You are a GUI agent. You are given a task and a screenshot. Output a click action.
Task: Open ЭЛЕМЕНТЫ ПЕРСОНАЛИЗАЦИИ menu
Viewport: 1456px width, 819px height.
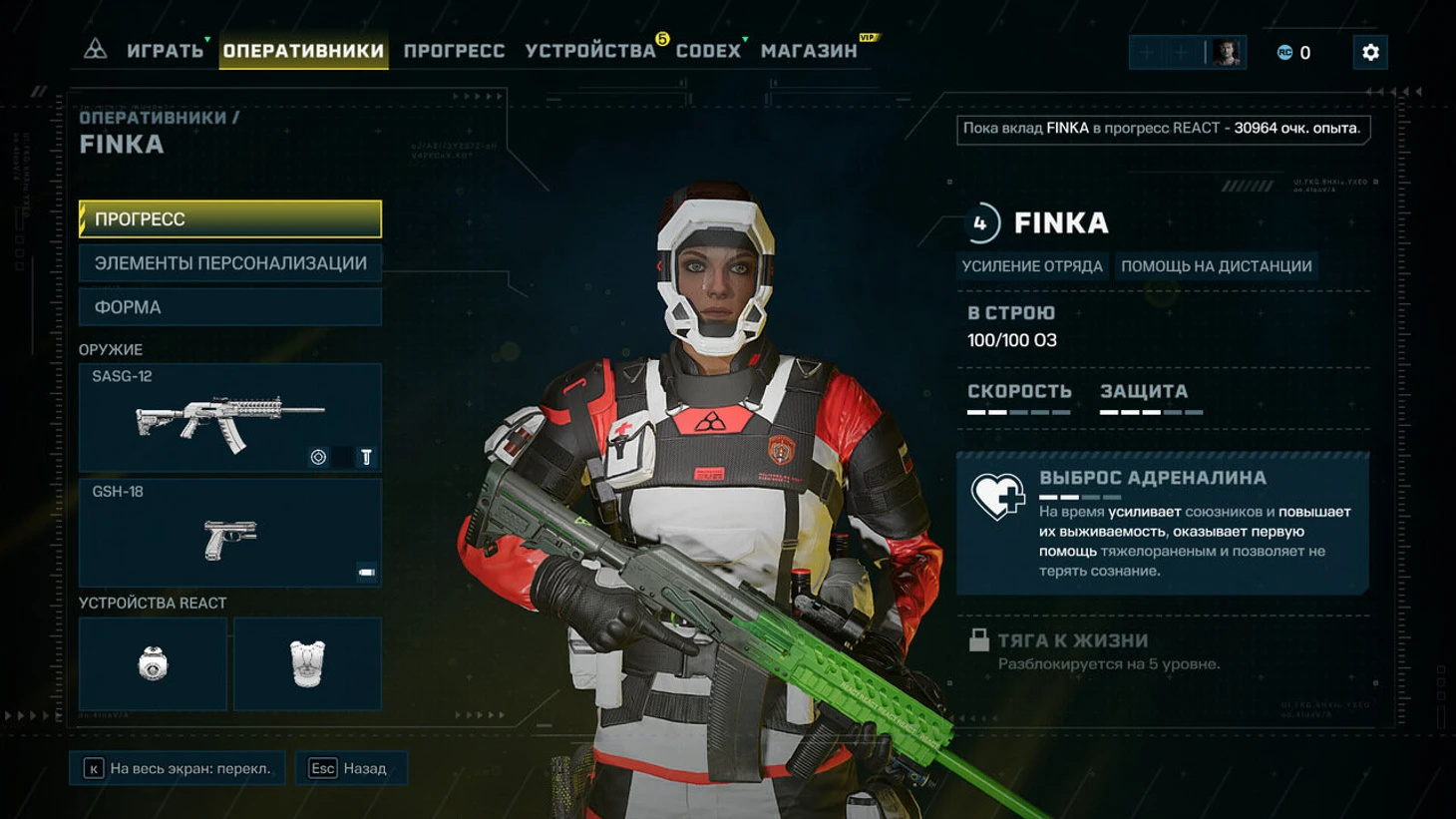pyautogui.click(x=230, y=263)
